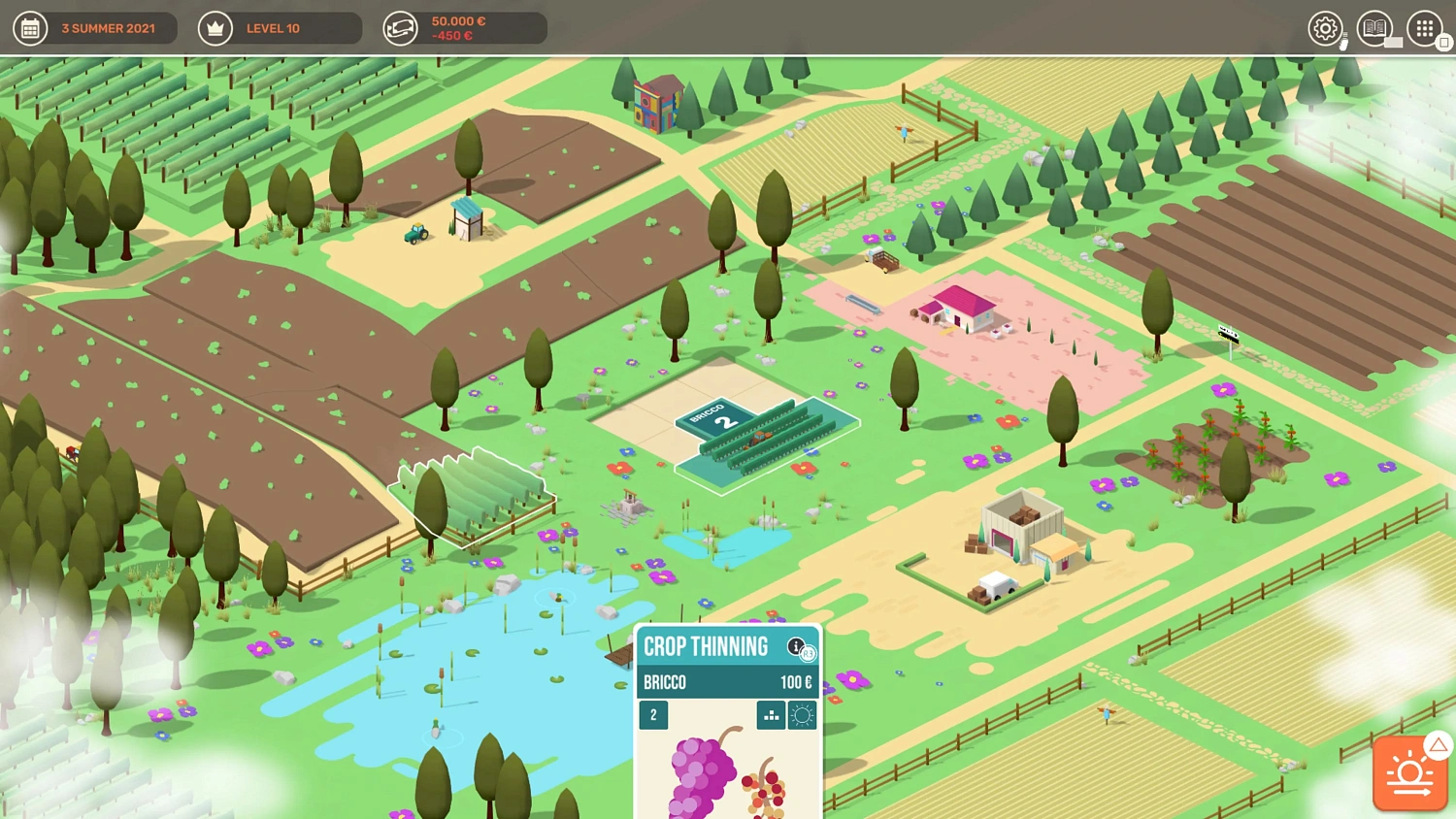Viewport: 1456px width, 819px height.
Task: Open the grid apps menu top right
Action: [x=1423, y=28]
